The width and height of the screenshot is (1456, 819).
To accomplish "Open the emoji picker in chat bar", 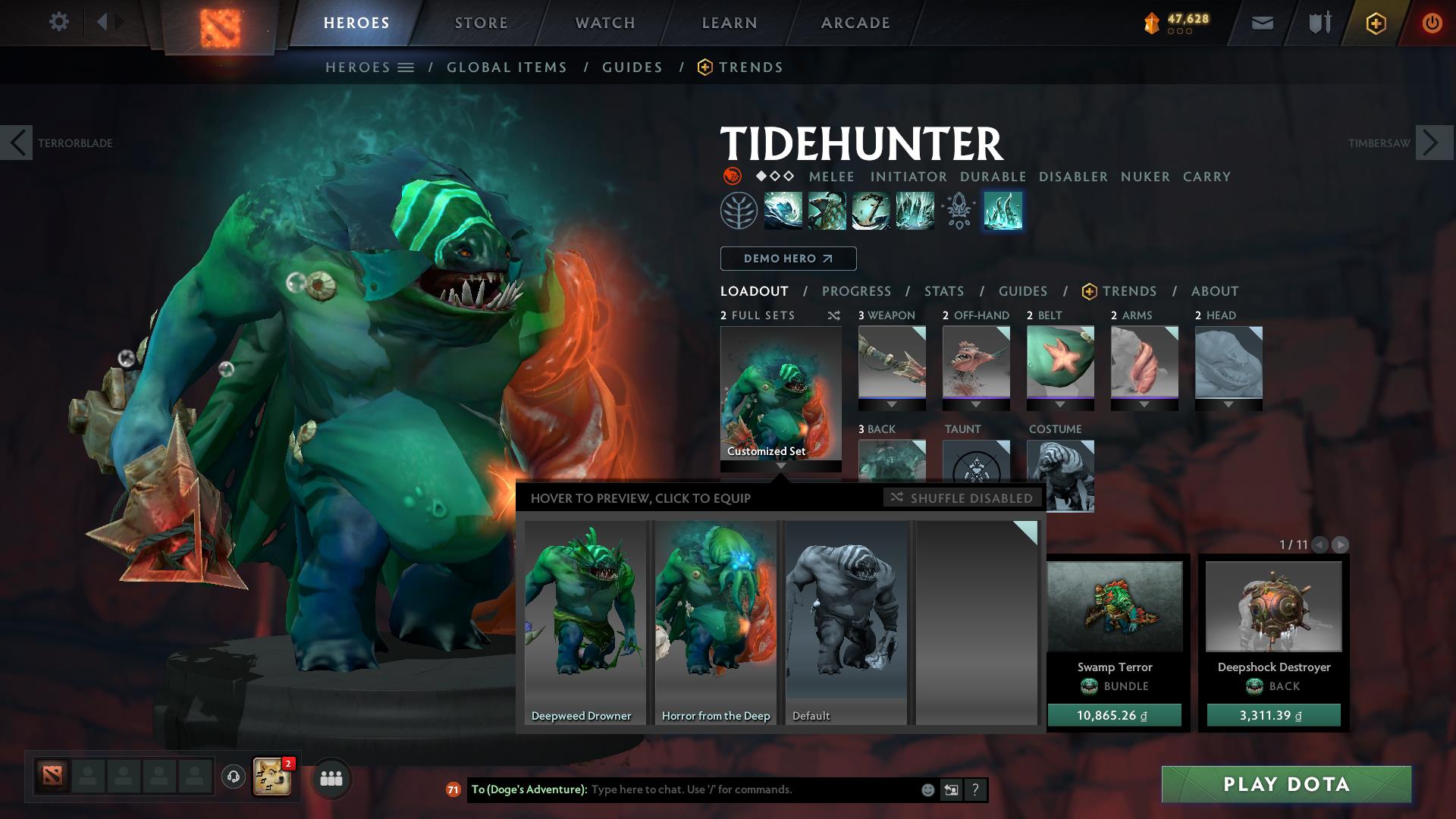I will (927, 789).
